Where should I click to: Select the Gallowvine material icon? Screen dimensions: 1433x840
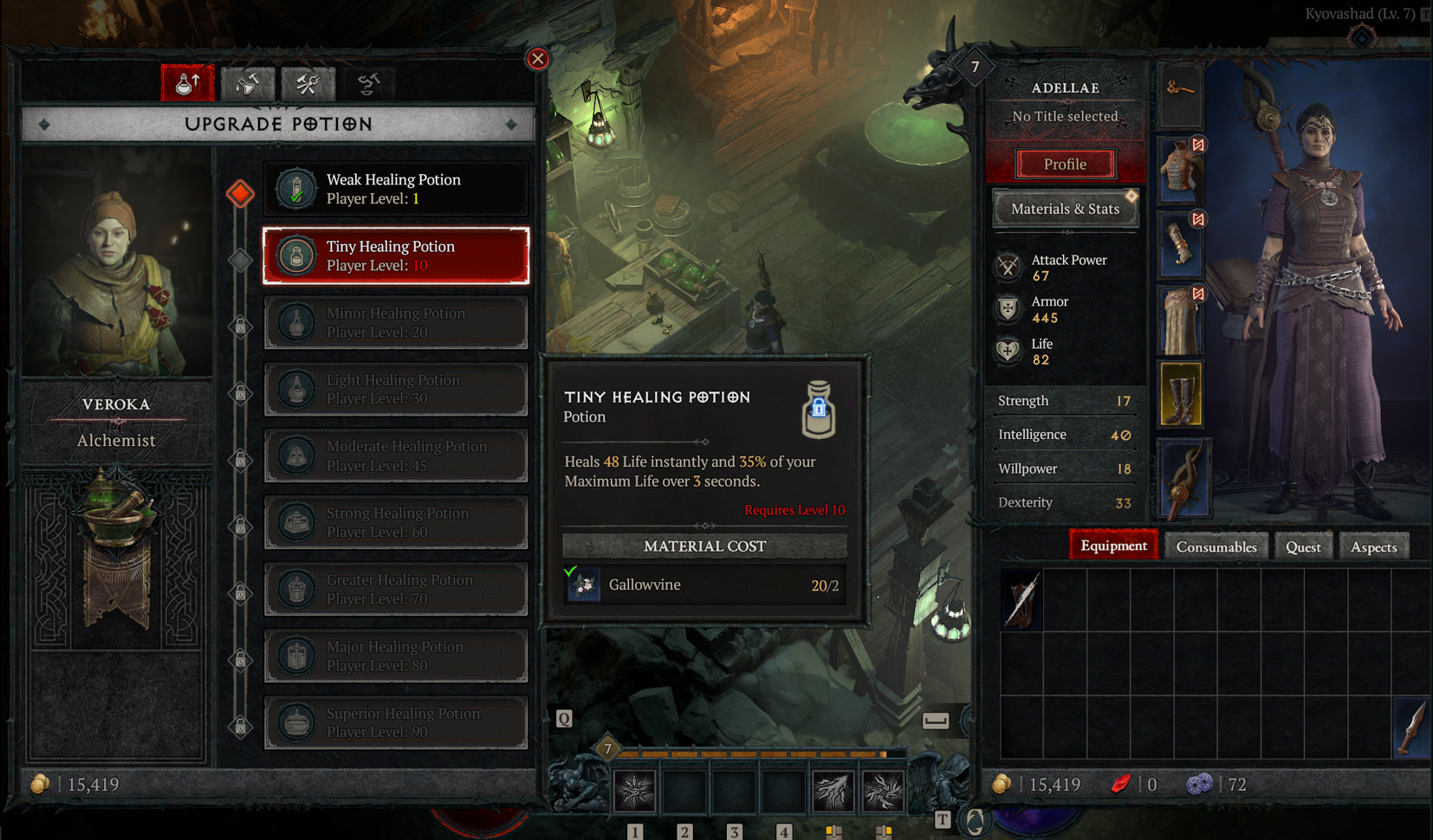pyautogui.click(x=583, y=585)
